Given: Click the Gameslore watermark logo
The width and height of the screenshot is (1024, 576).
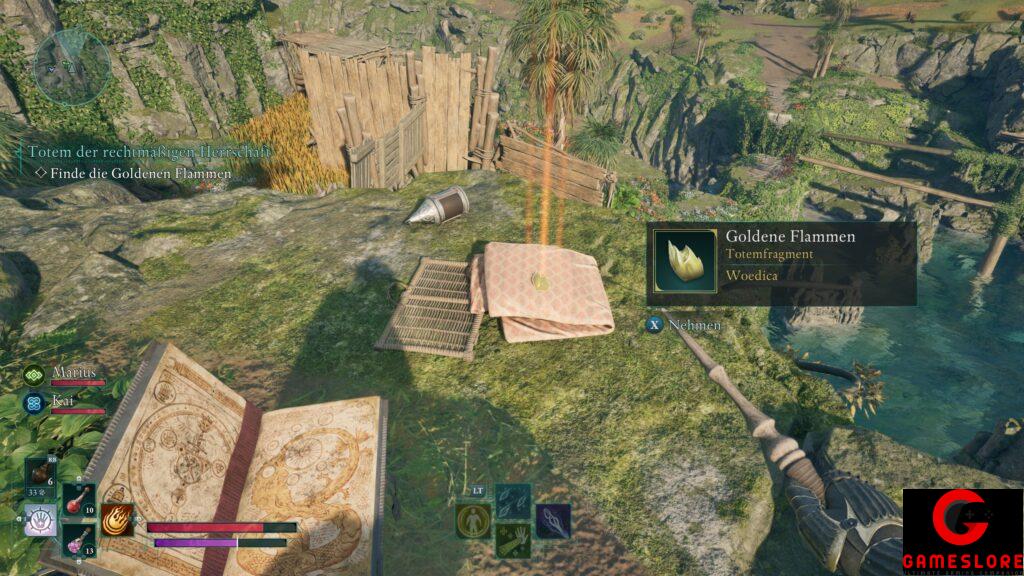Looking at the screenshot, I should [962, 531].
